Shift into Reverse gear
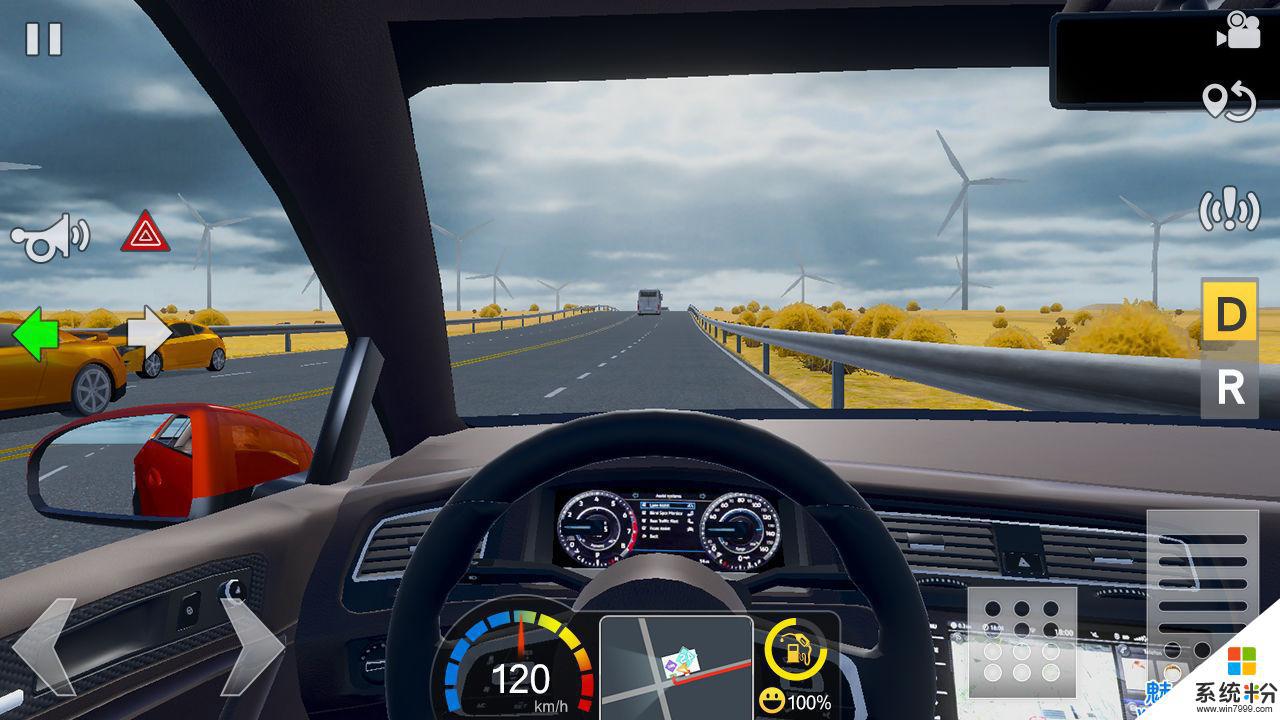The height and width of the screenshot is (720, 1280). click(x=1229, y=388)
